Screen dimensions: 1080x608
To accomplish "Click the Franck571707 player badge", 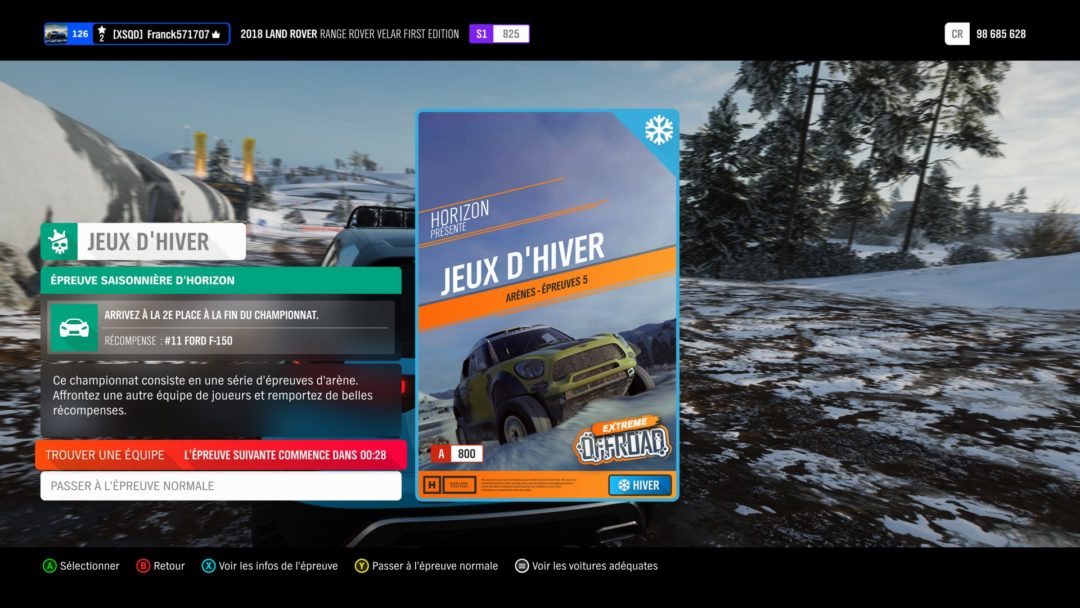I will 137,34.
